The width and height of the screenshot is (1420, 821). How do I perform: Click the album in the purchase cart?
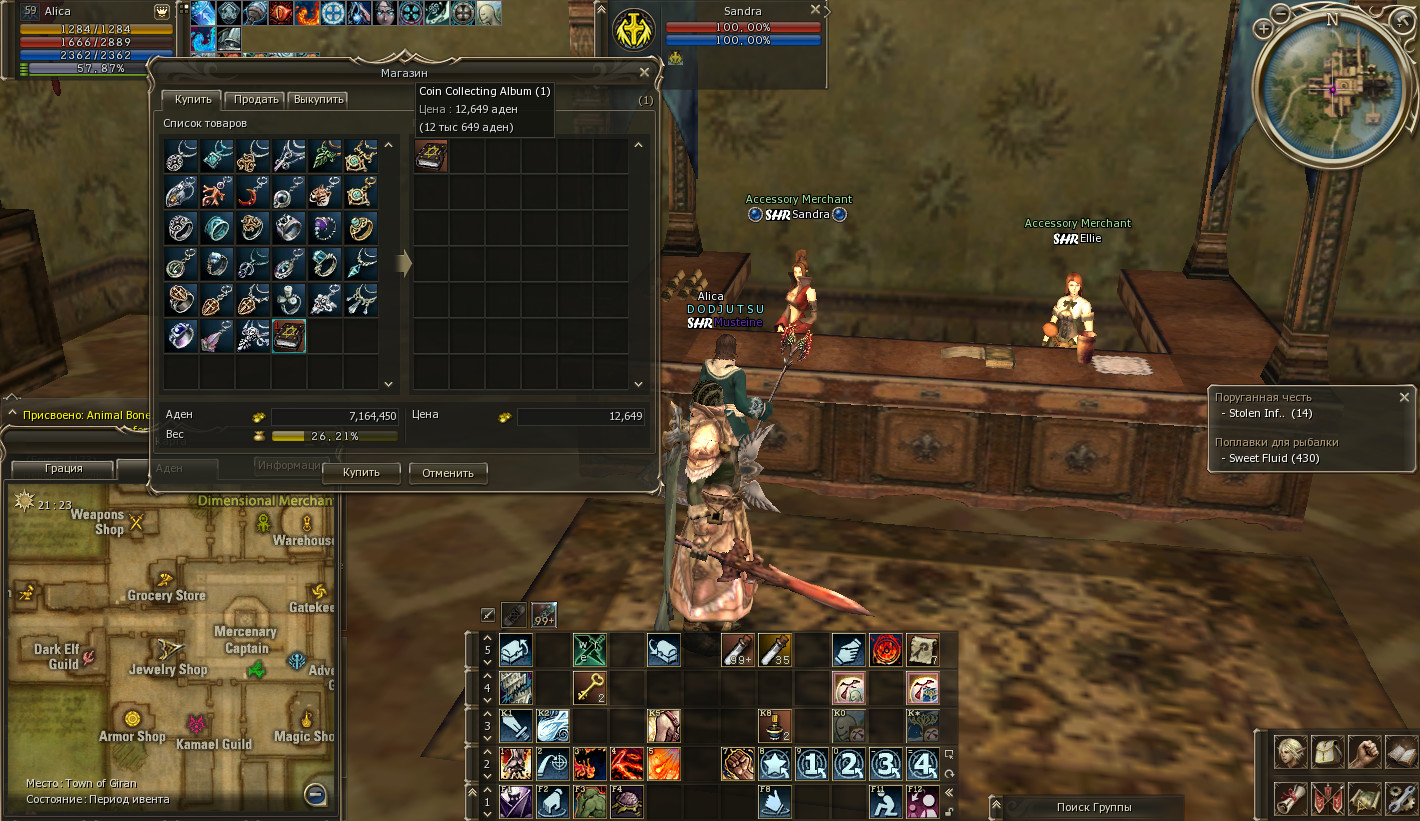(431, 156)
